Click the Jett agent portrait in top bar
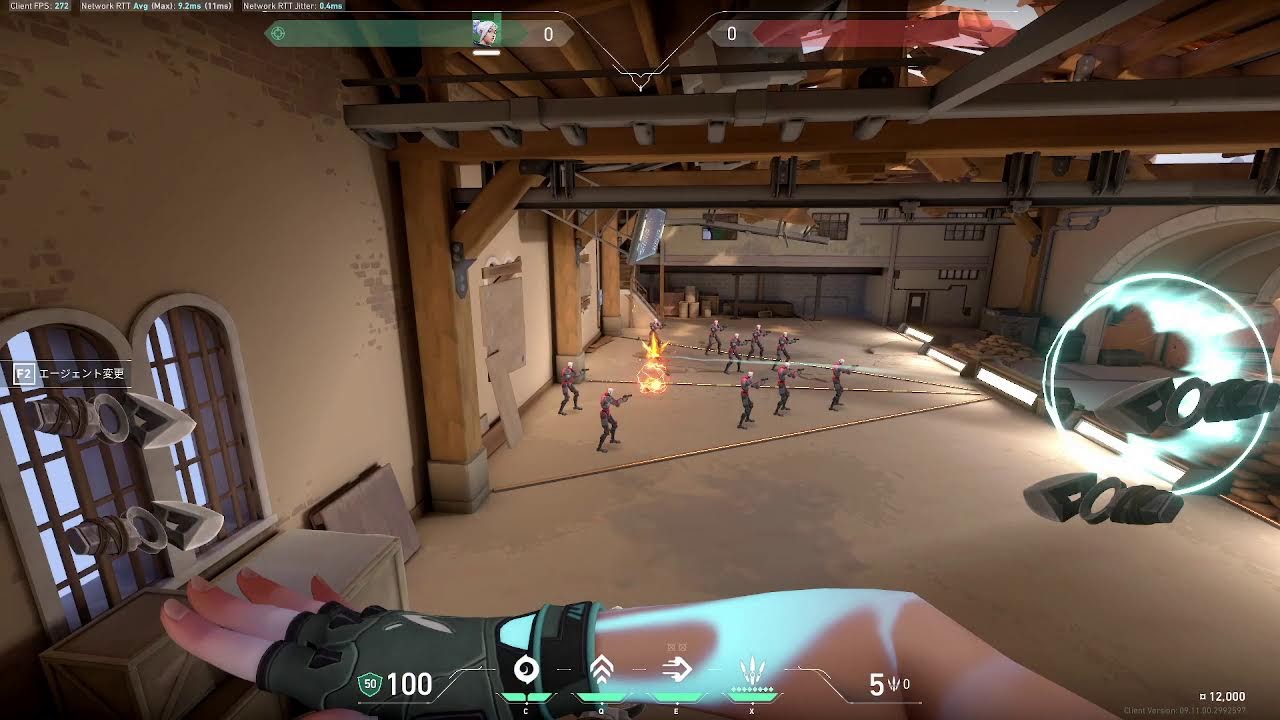Image resolution: width=1280 pixels, height=720 pixels. (486, 33)
